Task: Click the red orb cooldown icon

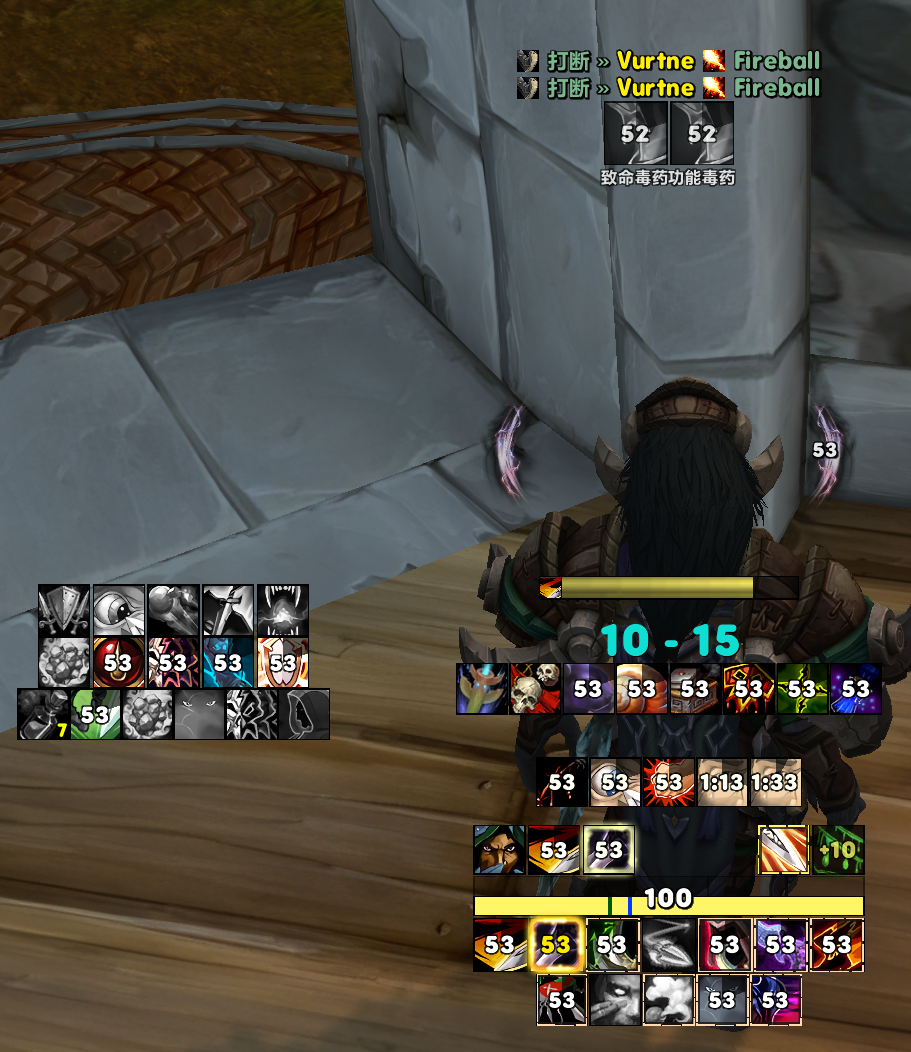Action: 118,662
